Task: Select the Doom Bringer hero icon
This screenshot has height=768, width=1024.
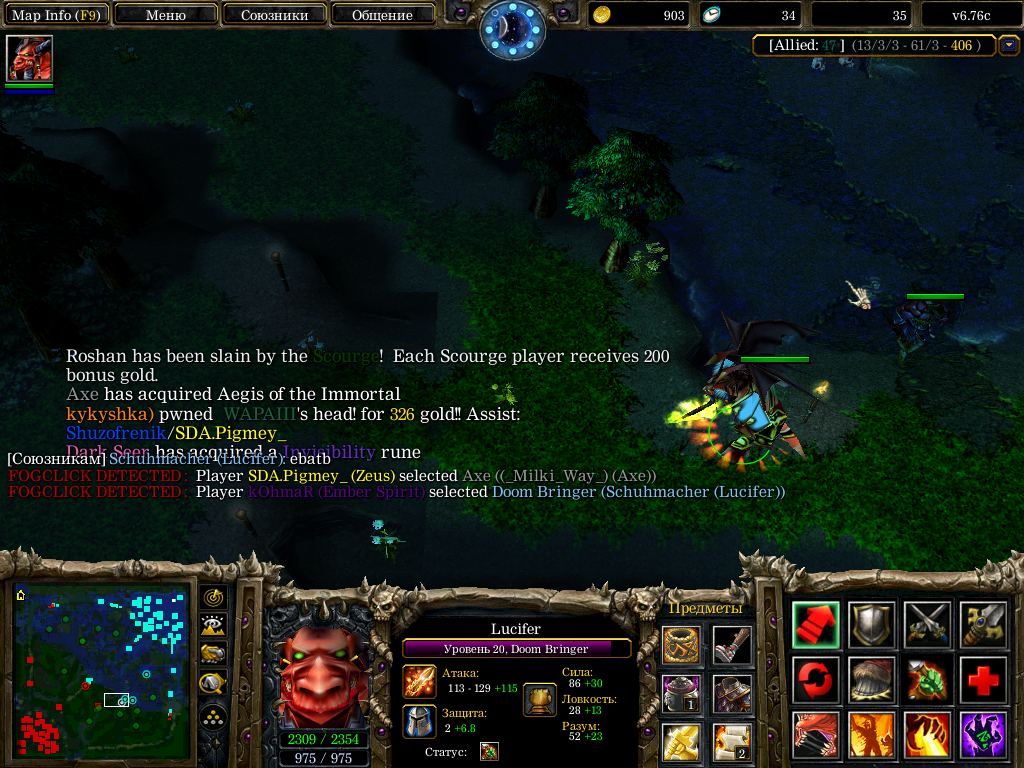Action: coord(30,58)
